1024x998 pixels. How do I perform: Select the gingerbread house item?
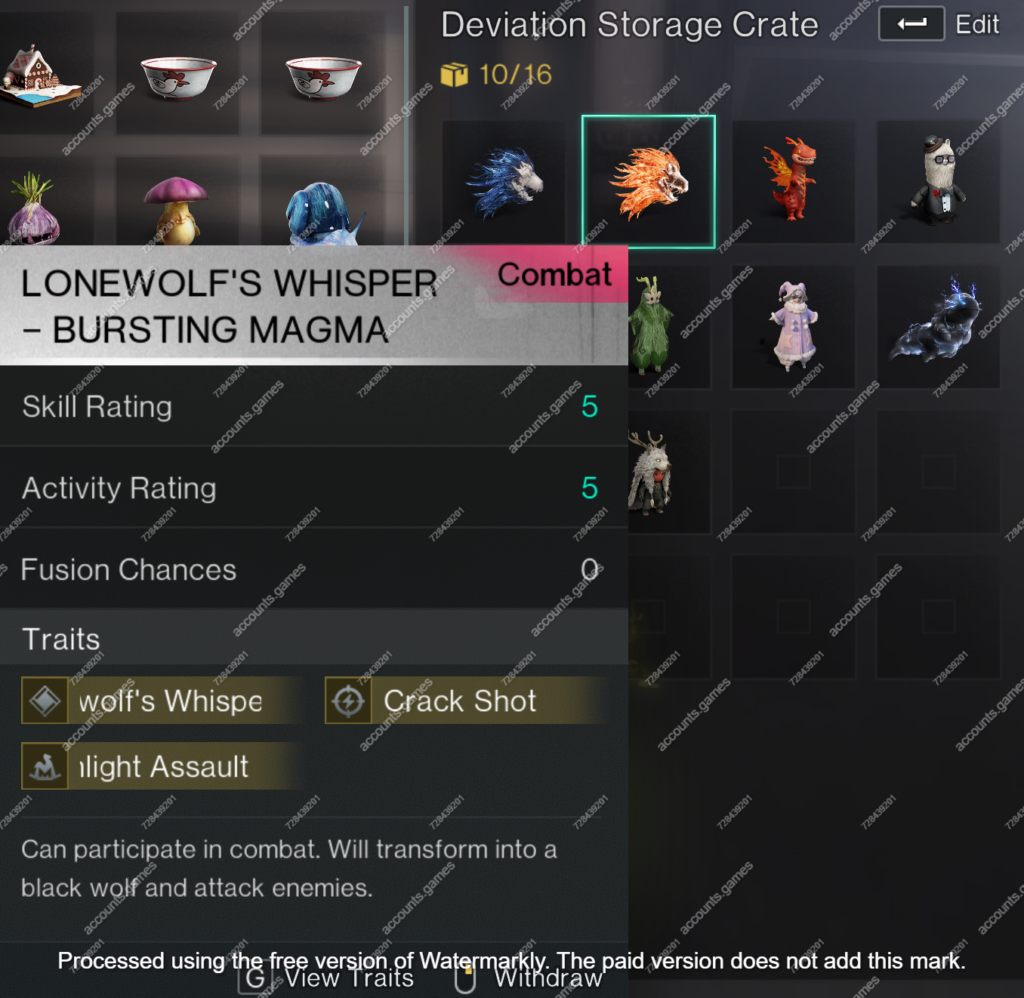coord(40,76)
